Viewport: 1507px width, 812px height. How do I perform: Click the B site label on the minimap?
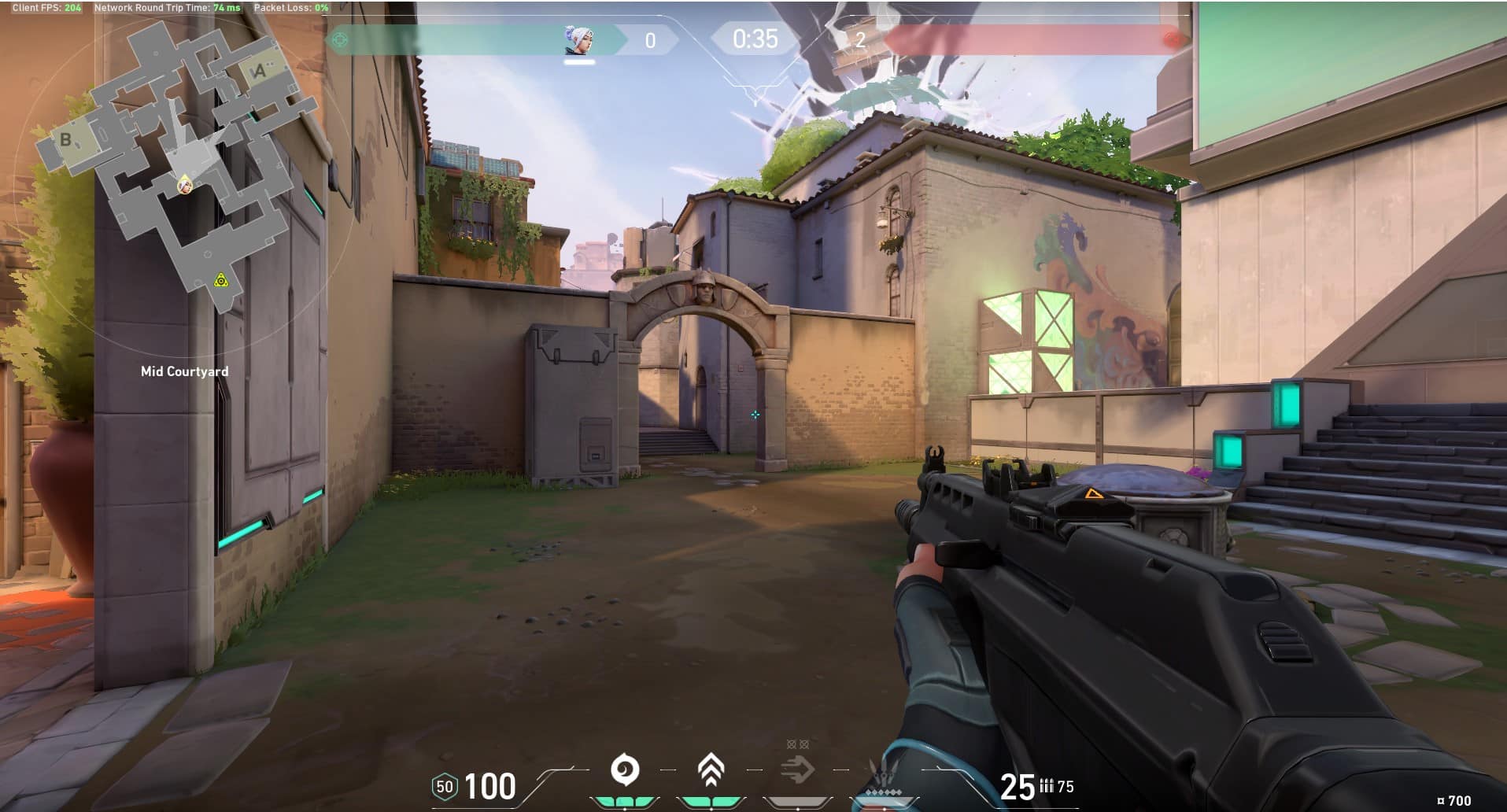pyautogui.click(x=66, y=140)
